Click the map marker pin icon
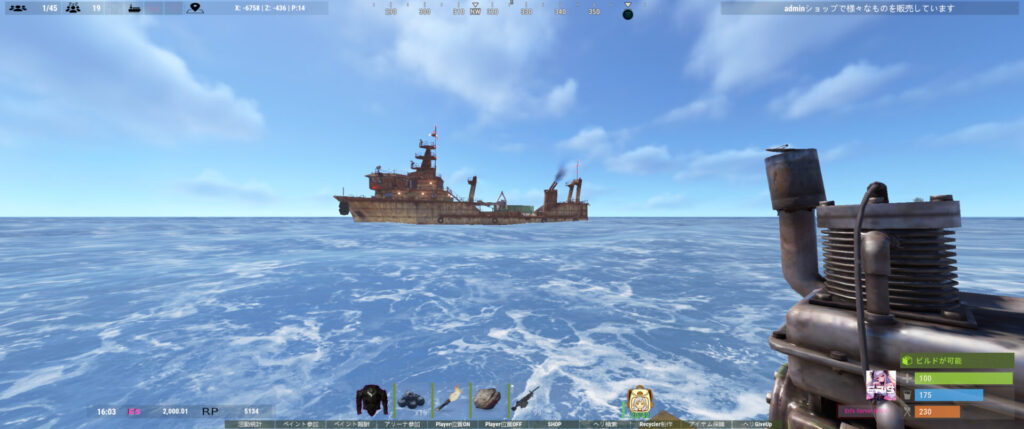 click(195, 8)
